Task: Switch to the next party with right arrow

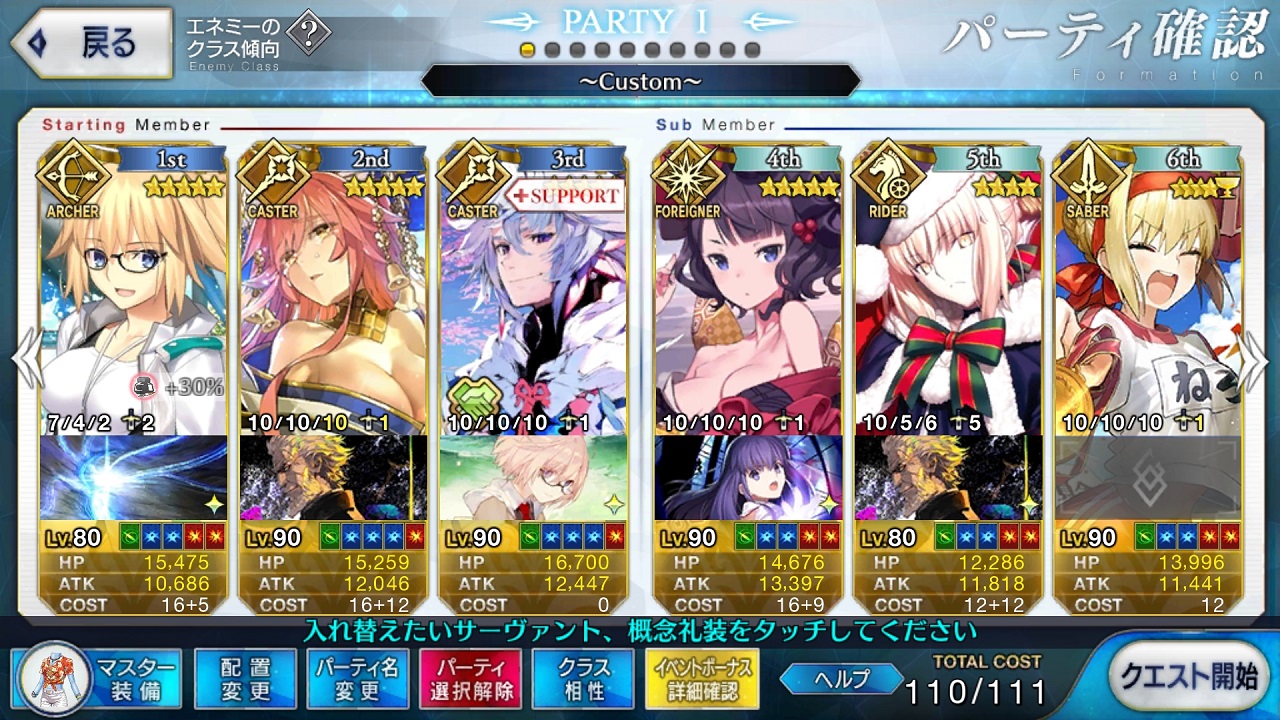Action: pos(1256,358)
